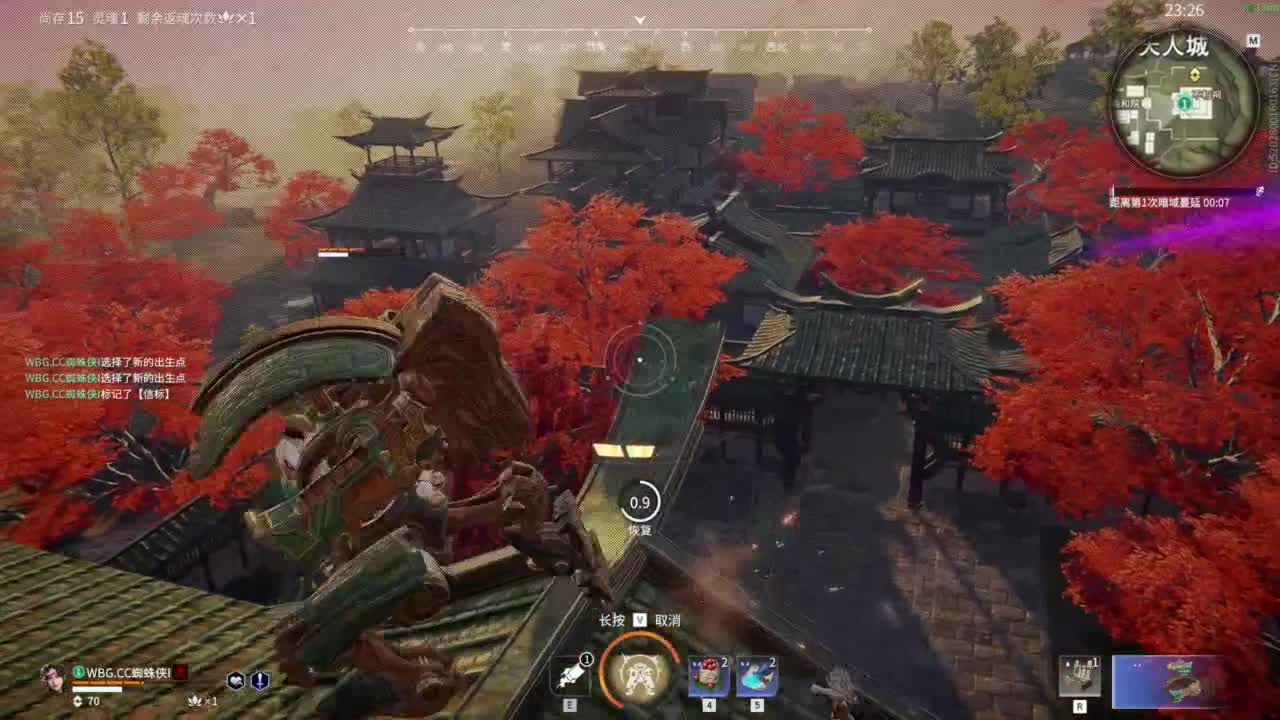This screenshot has width=1280, height=720.
Task: Click the player position marker labeled 1 on minimap
Action: coord(1185,102)
